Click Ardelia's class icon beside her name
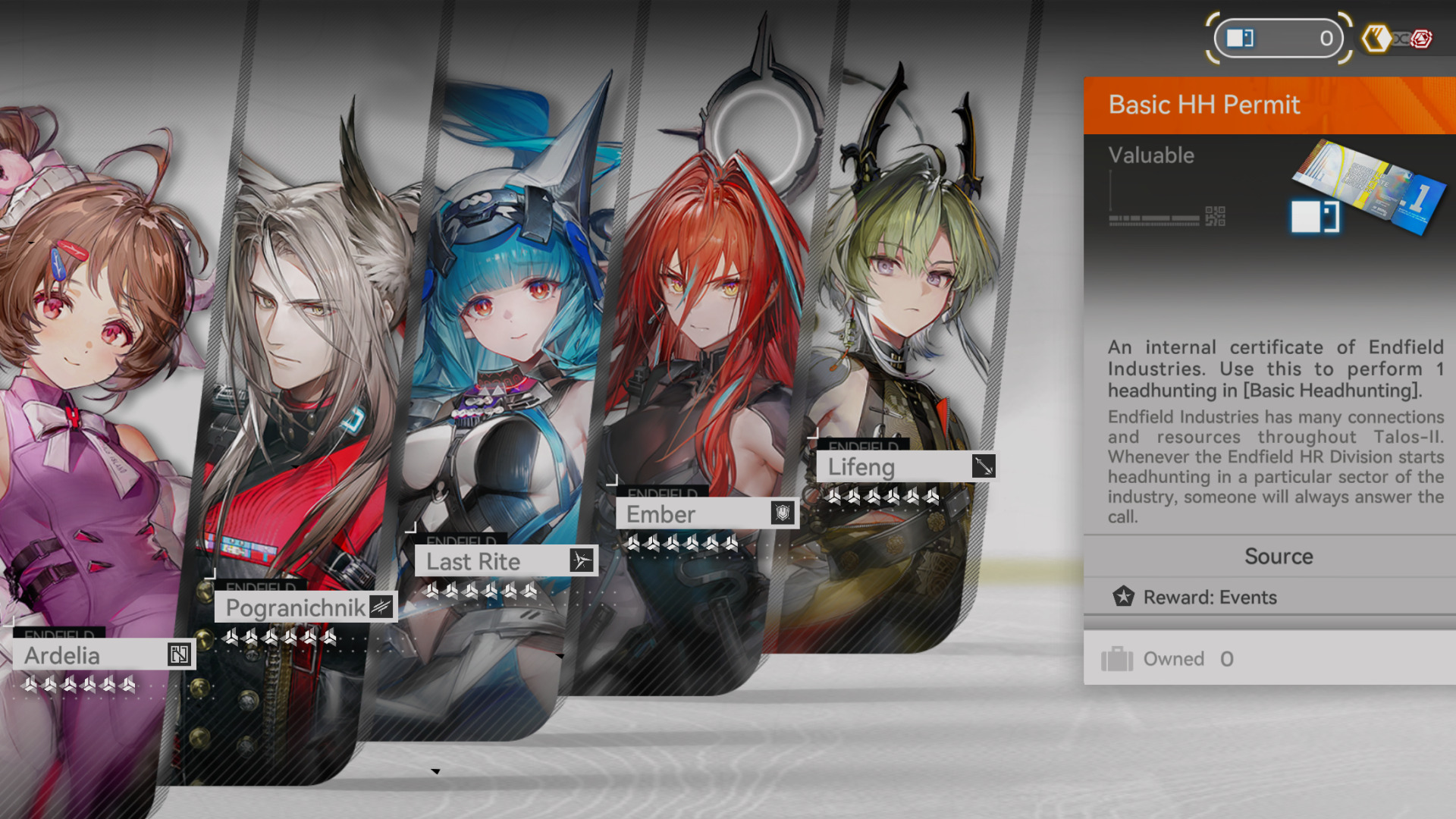The height and width of the screenshot is (819, 1456). 180,655
